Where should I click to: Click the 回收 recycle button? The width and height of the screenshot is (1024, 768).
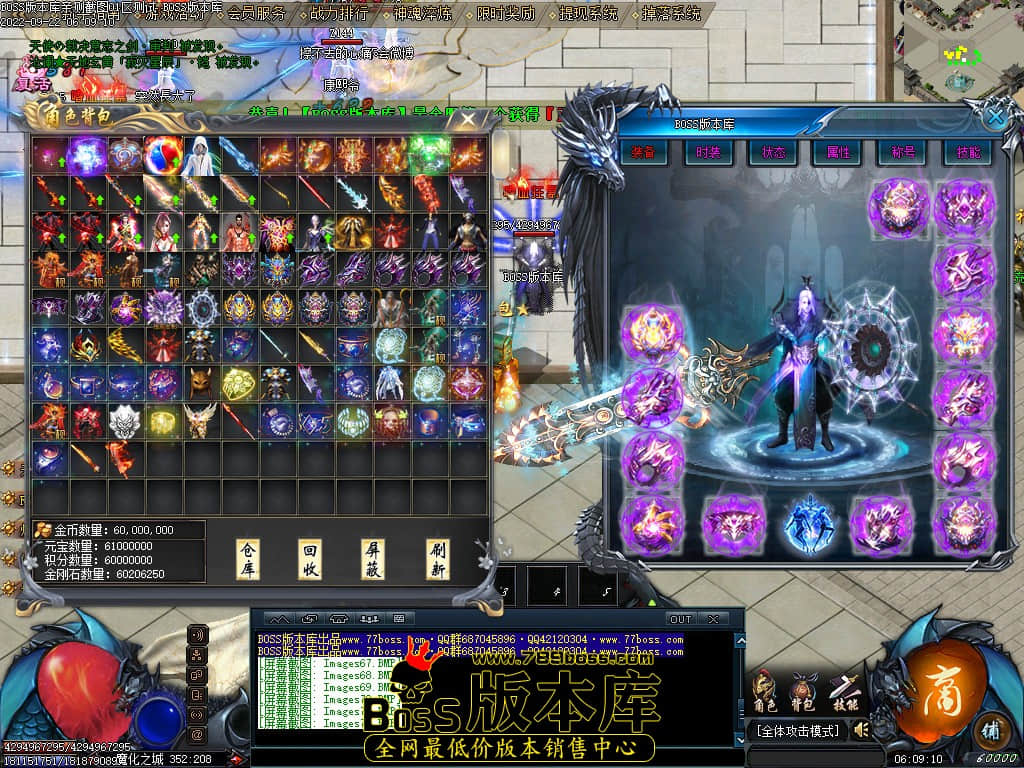pyautogui.click(x=310, y=558)
